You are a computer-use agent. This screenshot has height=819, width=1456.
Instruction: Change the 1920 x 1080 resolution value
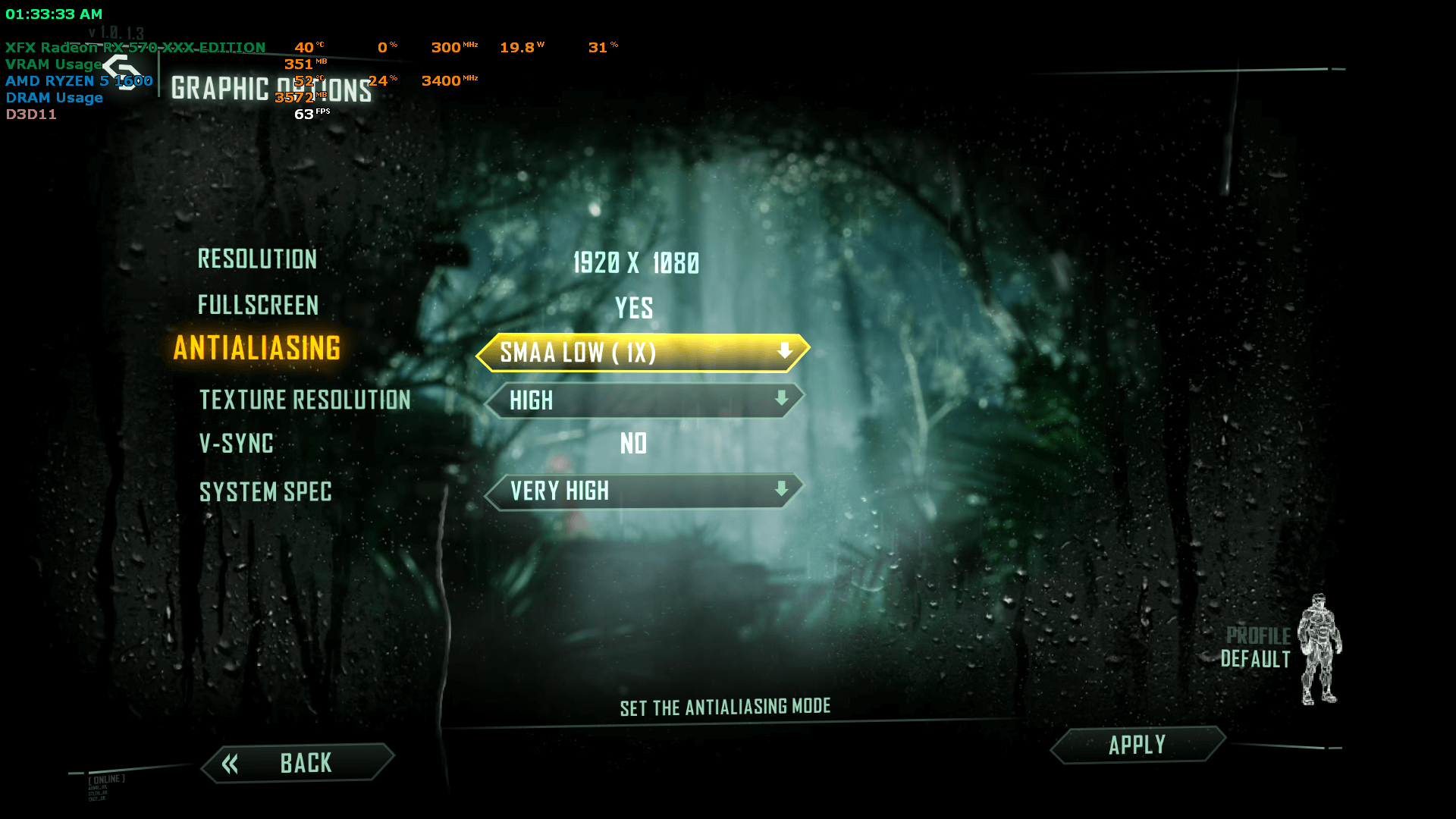tap(635, 263)
